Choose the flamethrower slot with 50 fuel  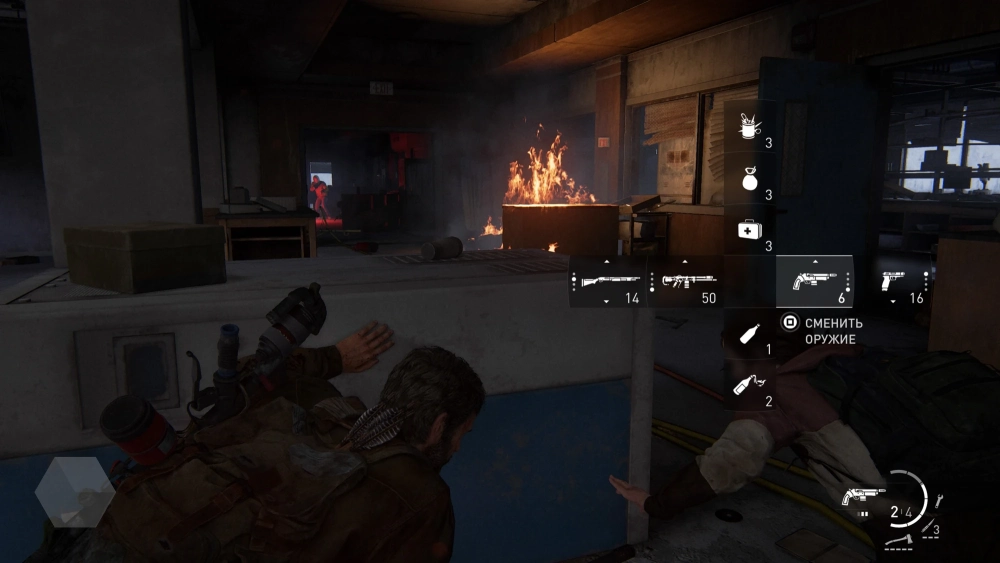[685, 282]
